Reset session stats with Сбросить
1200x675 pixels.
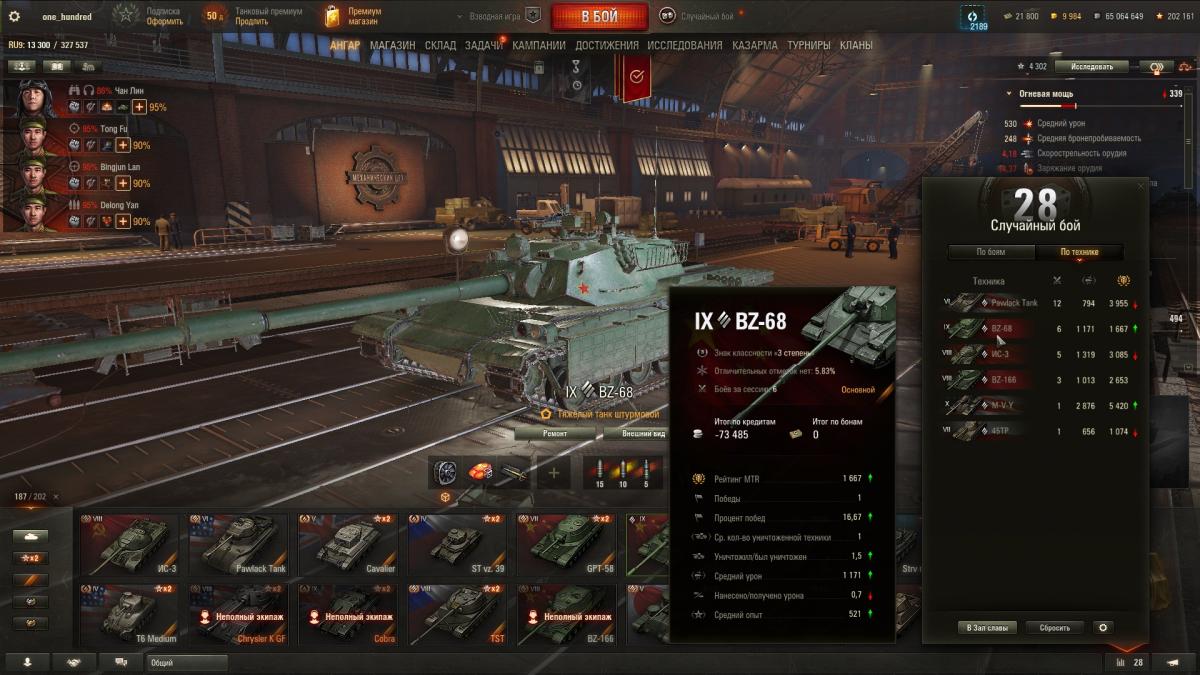tap(1054, 628)
